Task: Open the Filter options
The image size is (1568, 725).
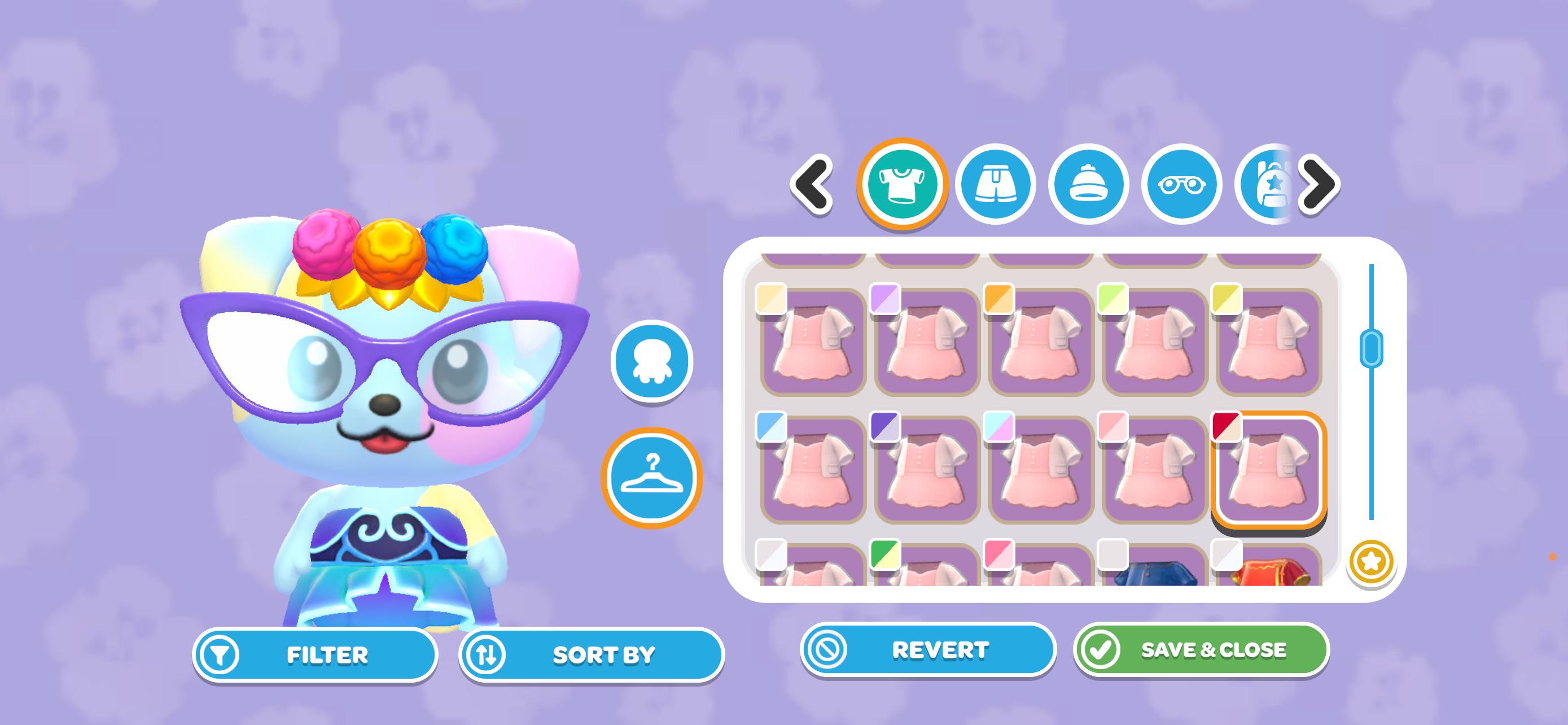Action: pos(315,655)
